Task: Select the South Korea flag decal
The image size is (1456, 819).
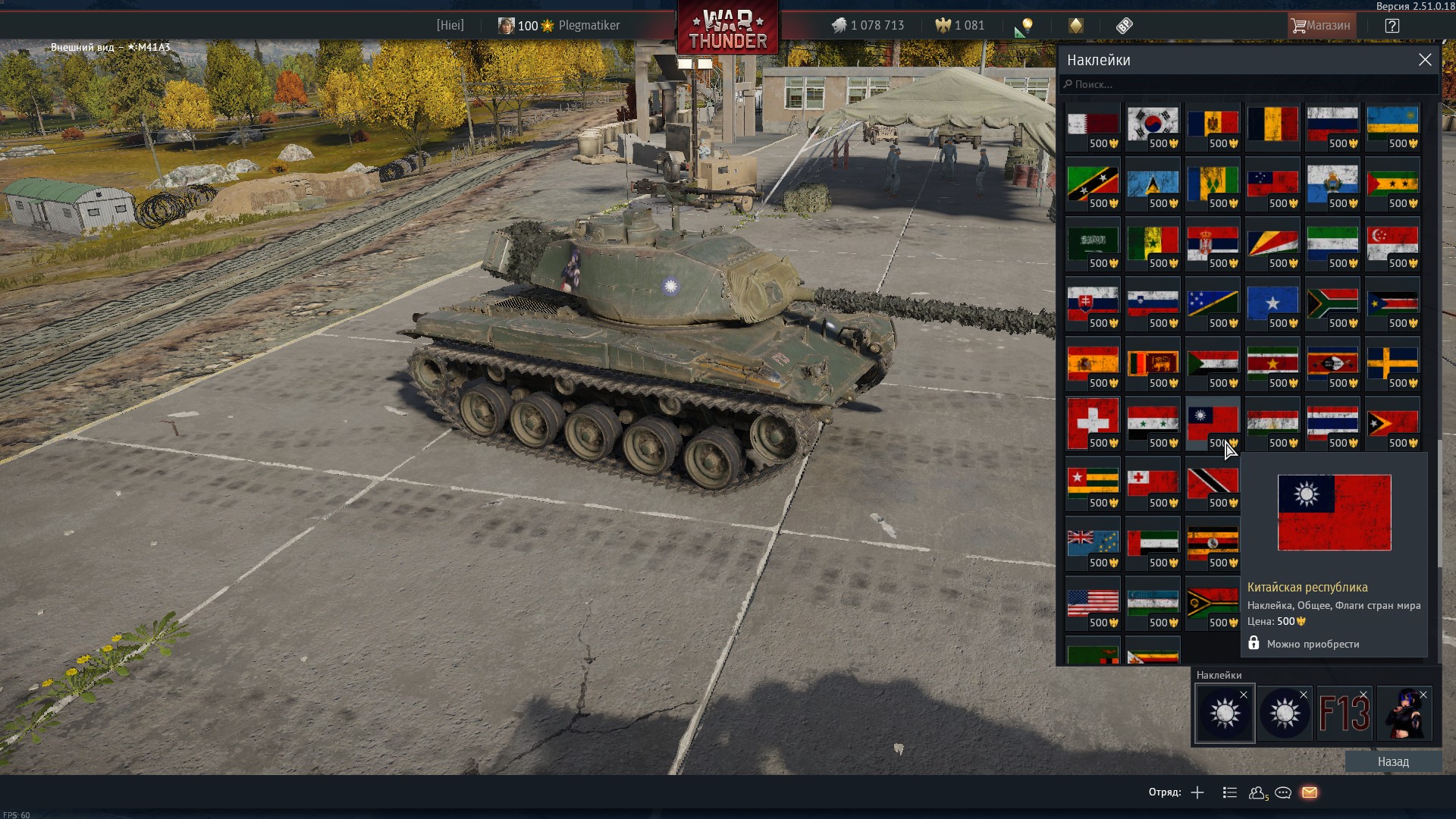Action: (x=1153, y=126)
